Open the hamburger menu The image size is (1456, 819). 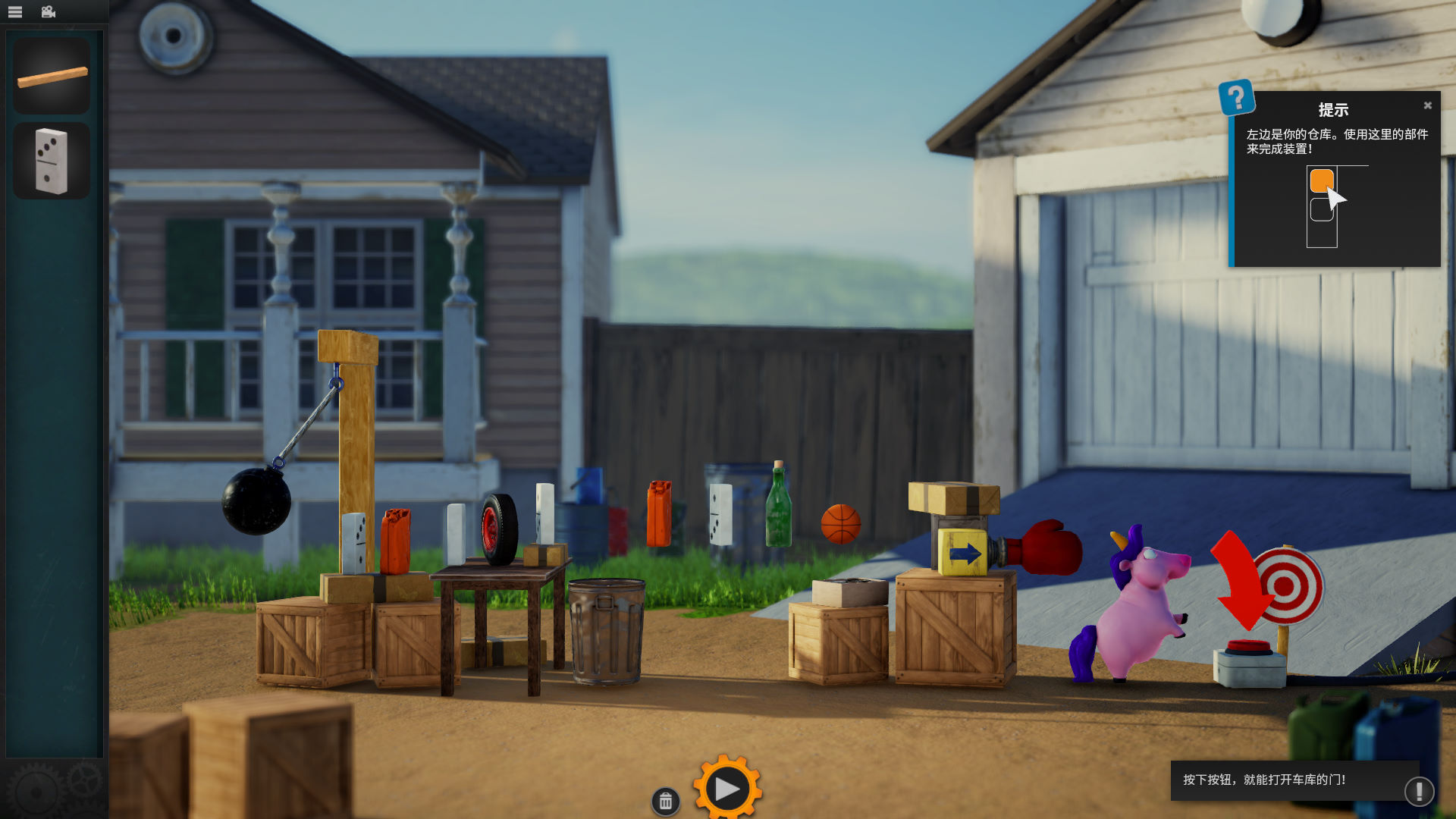coord(15,12)
